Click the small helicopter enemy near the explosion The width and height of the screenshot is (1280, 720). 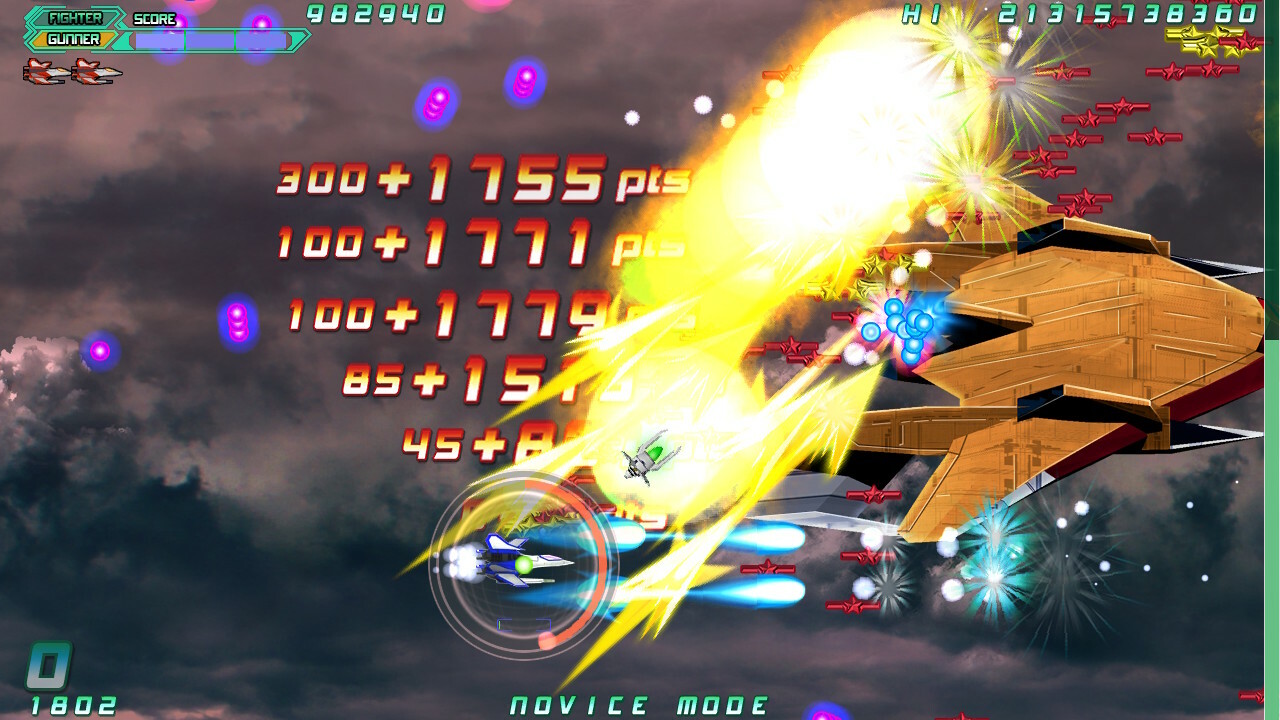645,460
